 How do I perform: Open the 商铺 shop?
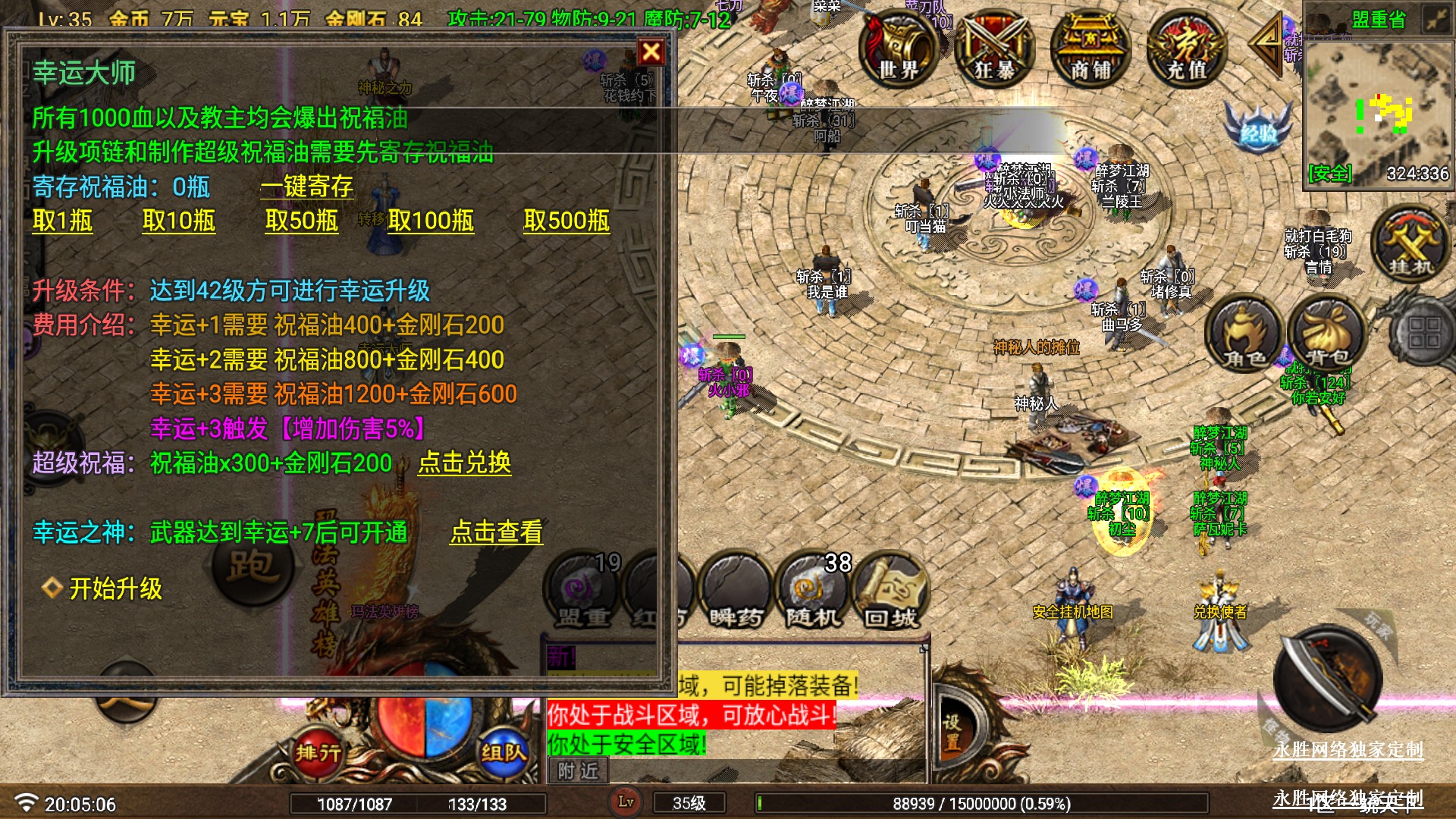(x=1090, y=49)
